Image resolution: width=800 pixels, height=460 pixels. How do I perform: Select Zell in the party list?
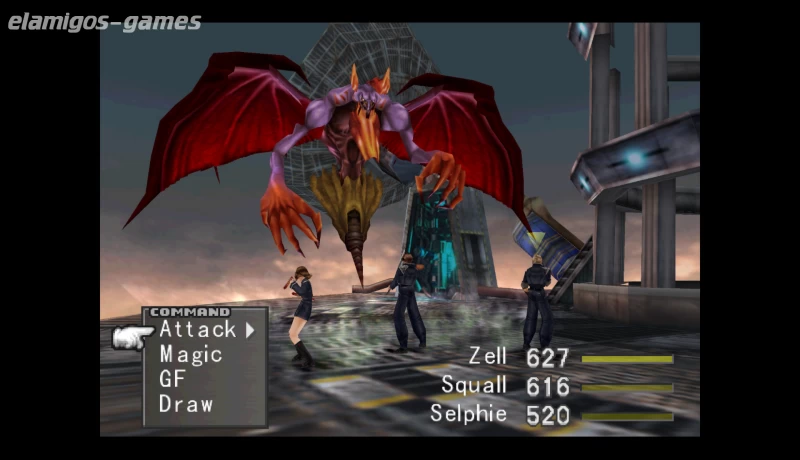click(488, 356)
